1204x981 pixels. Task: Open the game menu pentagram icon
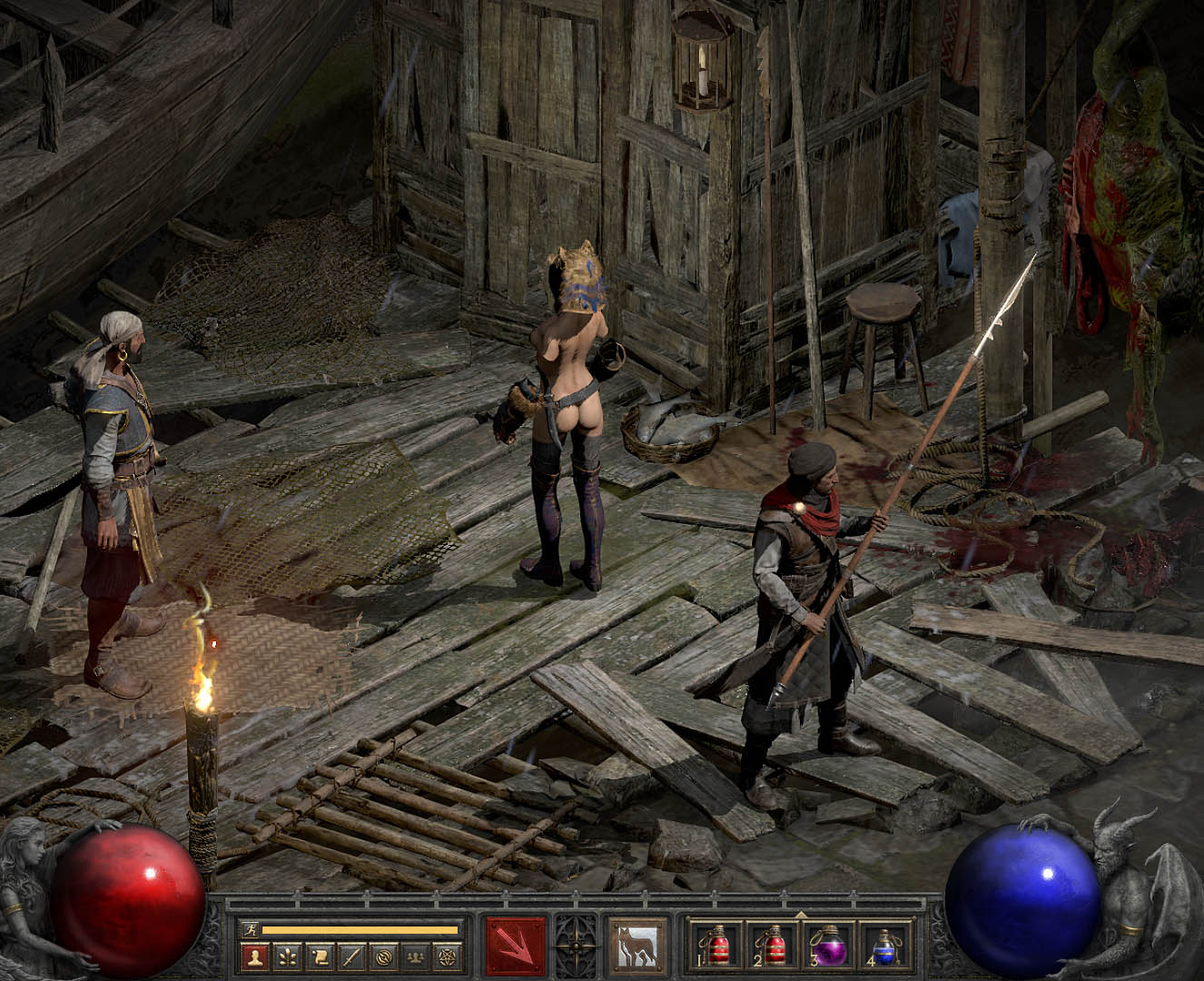pyautogui.click(x=449, y=956)
